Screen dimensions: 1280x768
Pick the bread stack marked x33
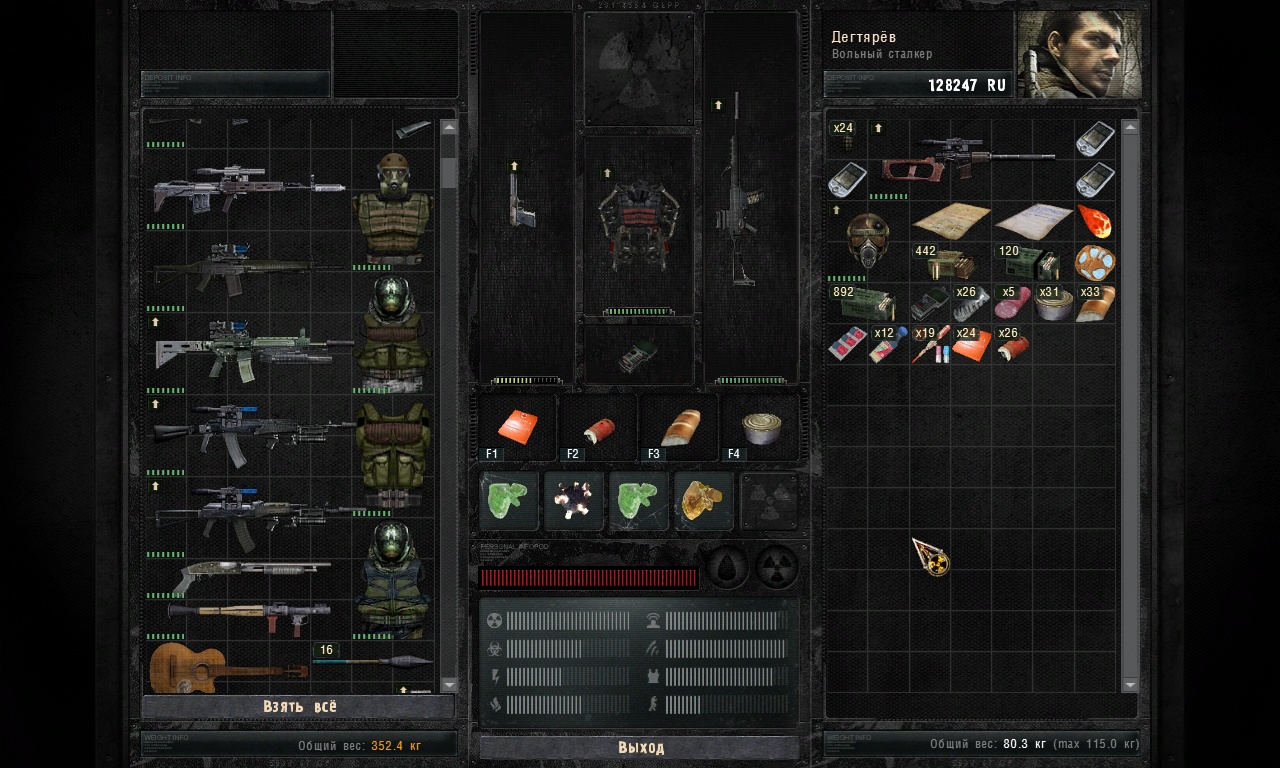point(1094,304)
